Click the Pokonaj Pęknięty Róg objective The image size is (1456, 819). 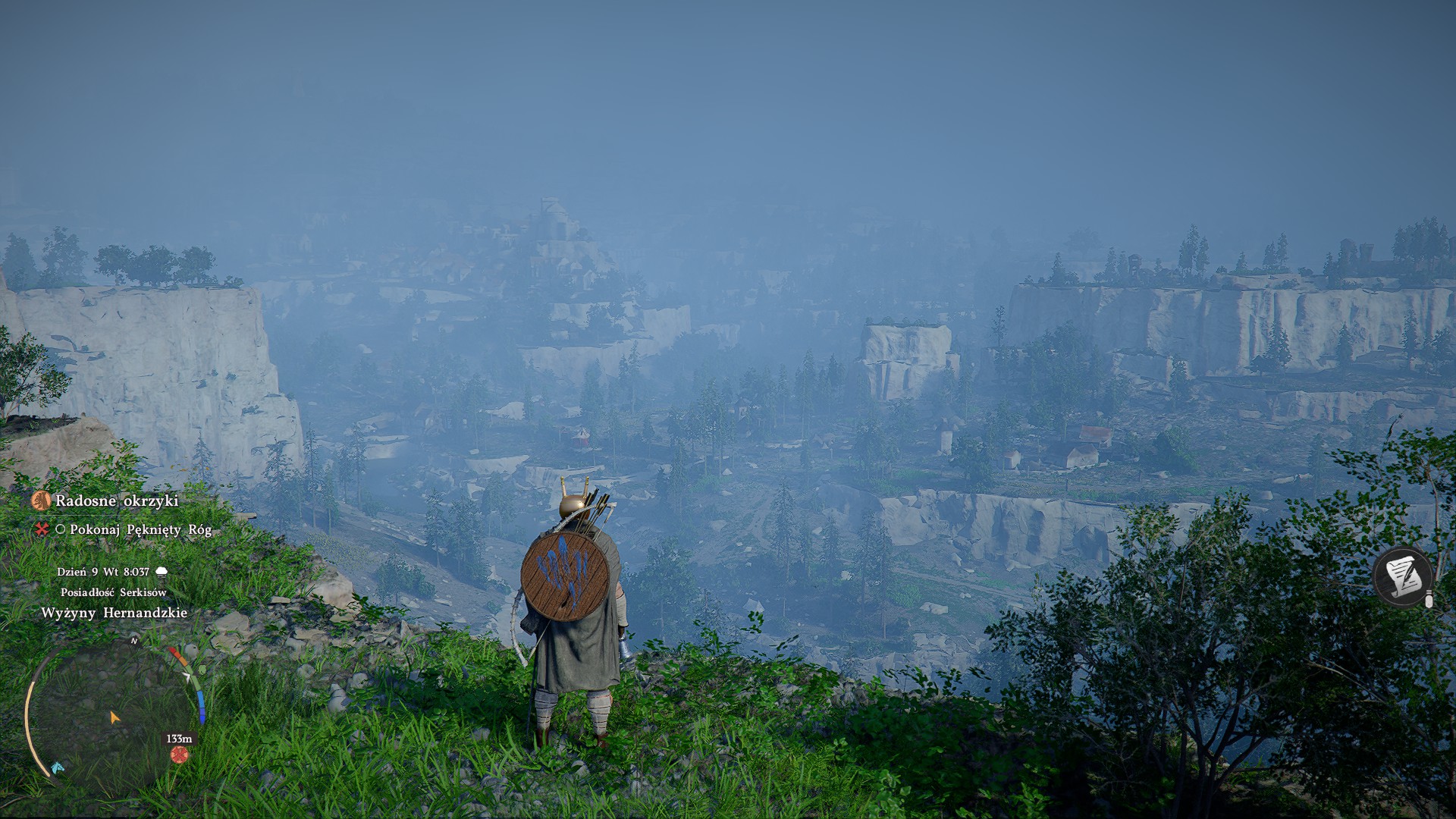click(140, 529)
